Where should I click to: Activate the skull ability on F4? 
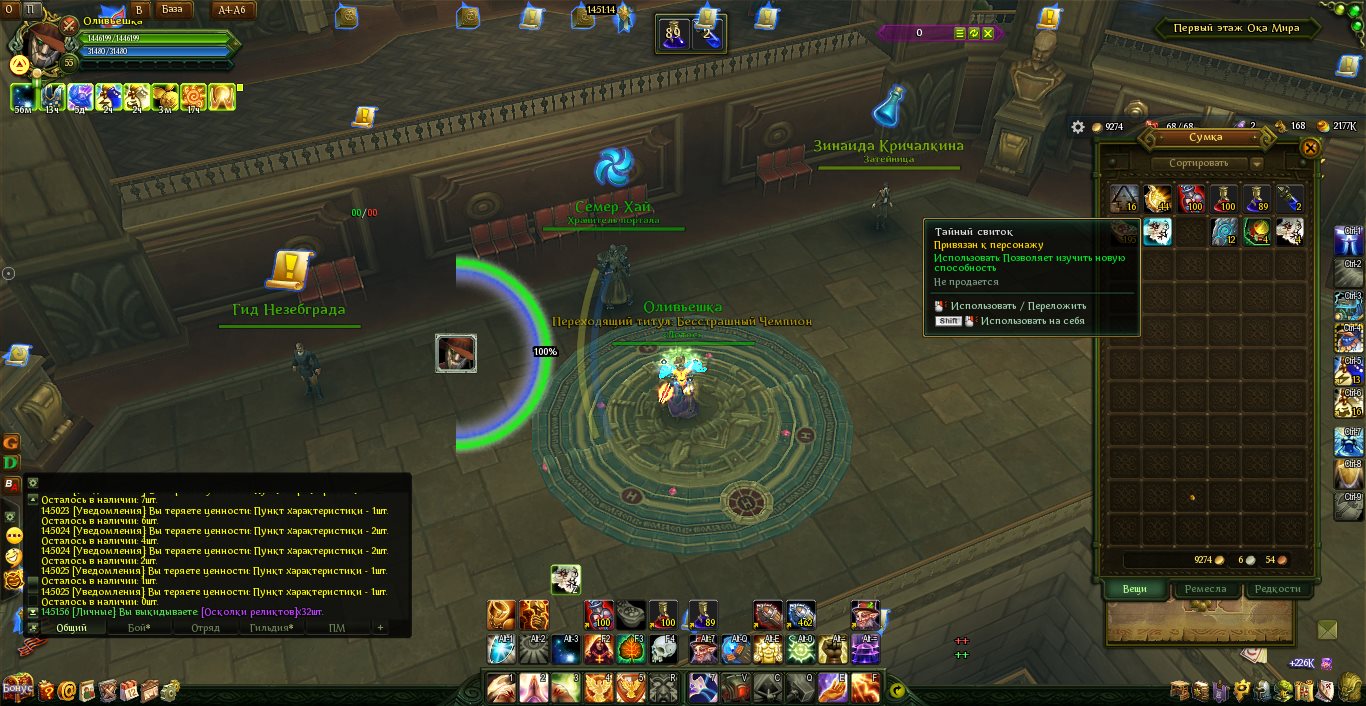(665, 650)
